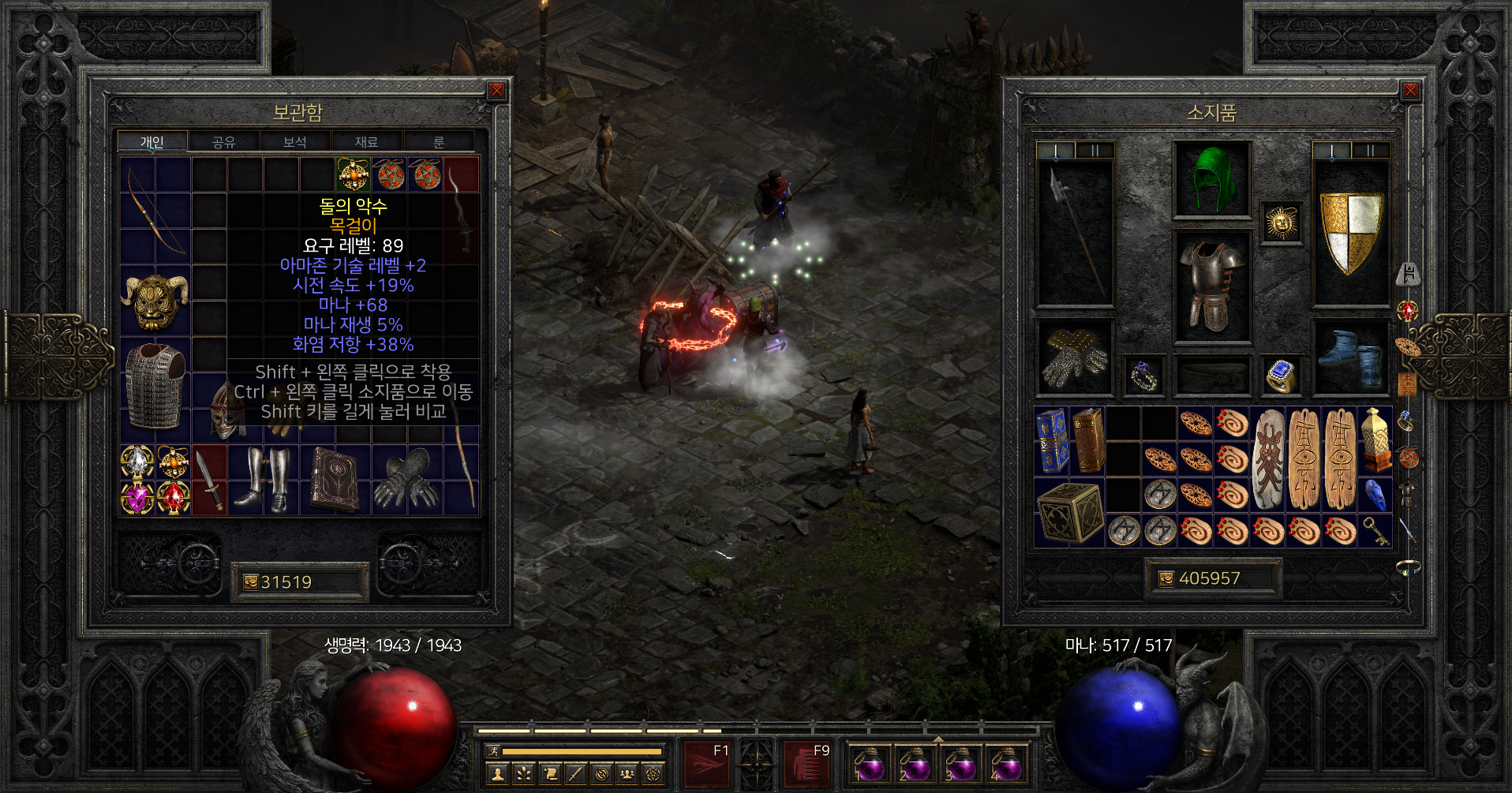Show the 룬 stash tab
This screenshot has width=1512, height=793.
439,142
